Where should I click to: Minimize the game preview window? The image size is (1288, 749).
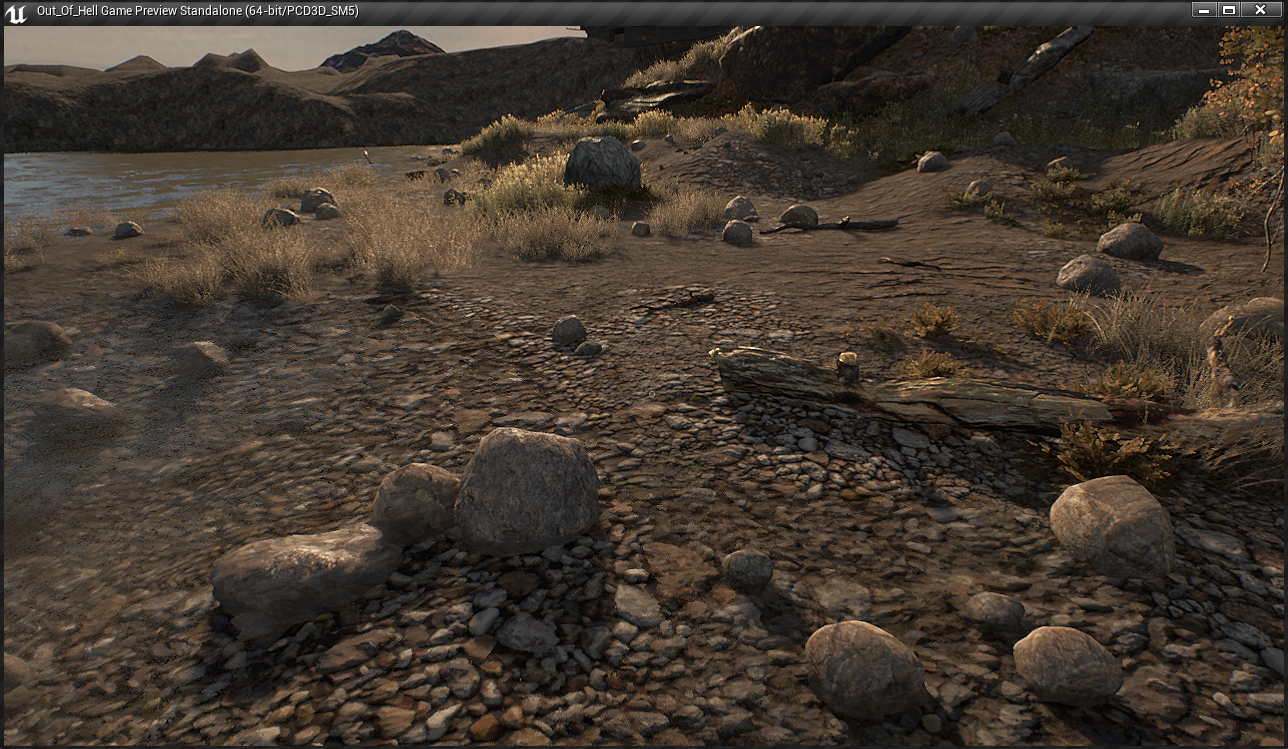click(x=1204, y=10)
